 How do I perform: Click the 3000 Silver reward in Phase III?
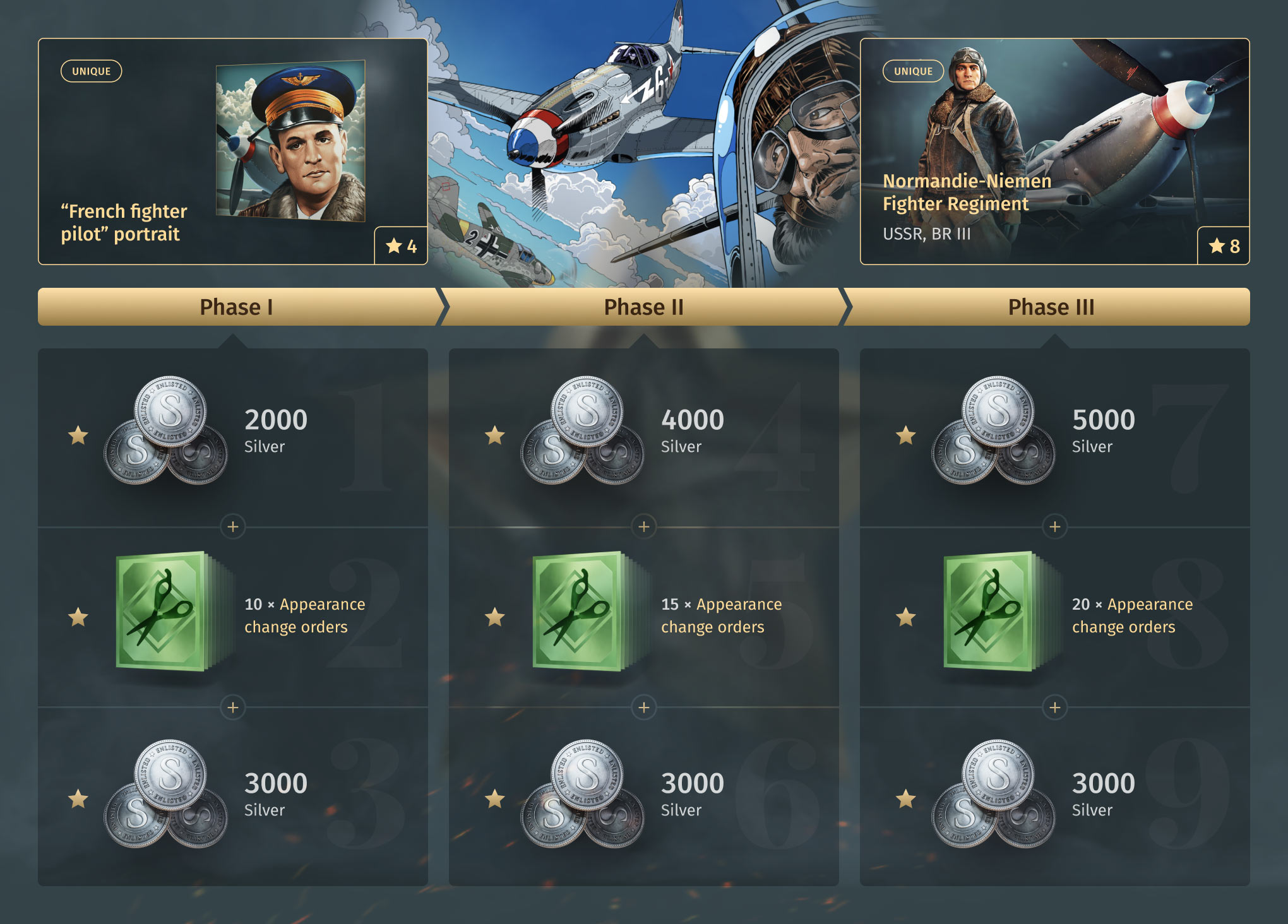1054,797
